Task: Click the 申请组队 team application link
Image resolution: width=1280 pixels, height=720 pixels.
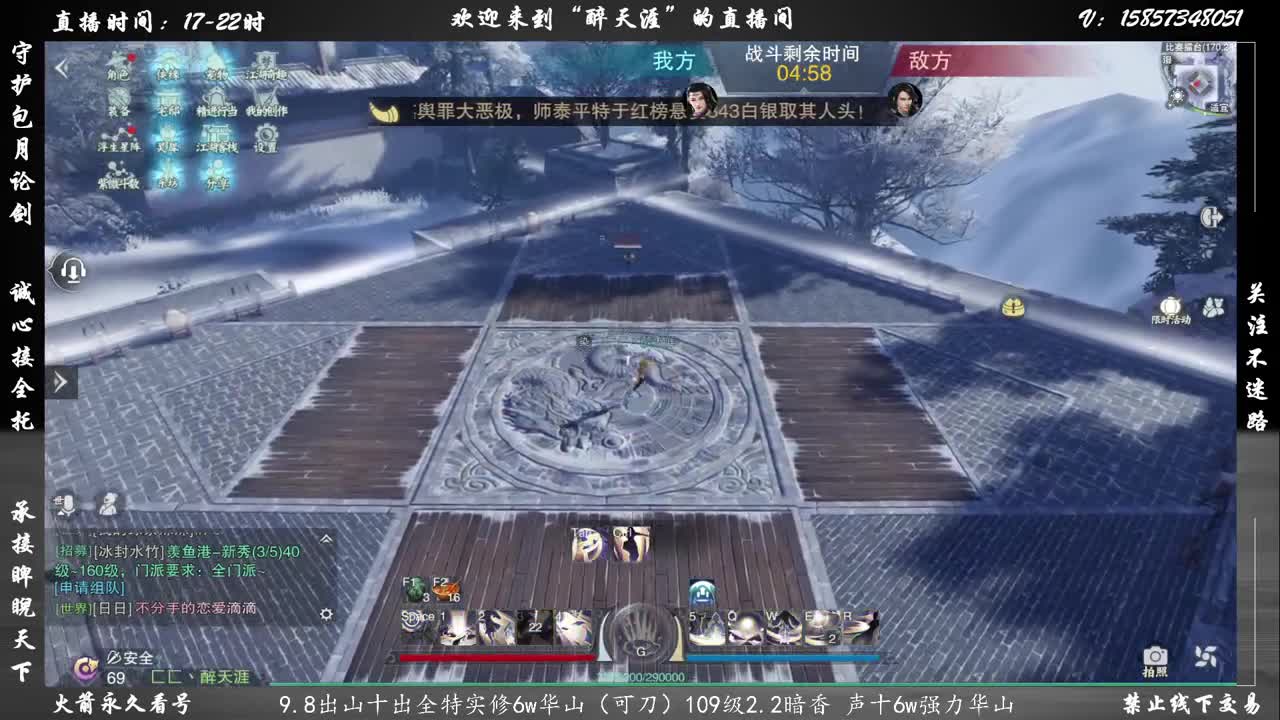Action: click(90, 589)
